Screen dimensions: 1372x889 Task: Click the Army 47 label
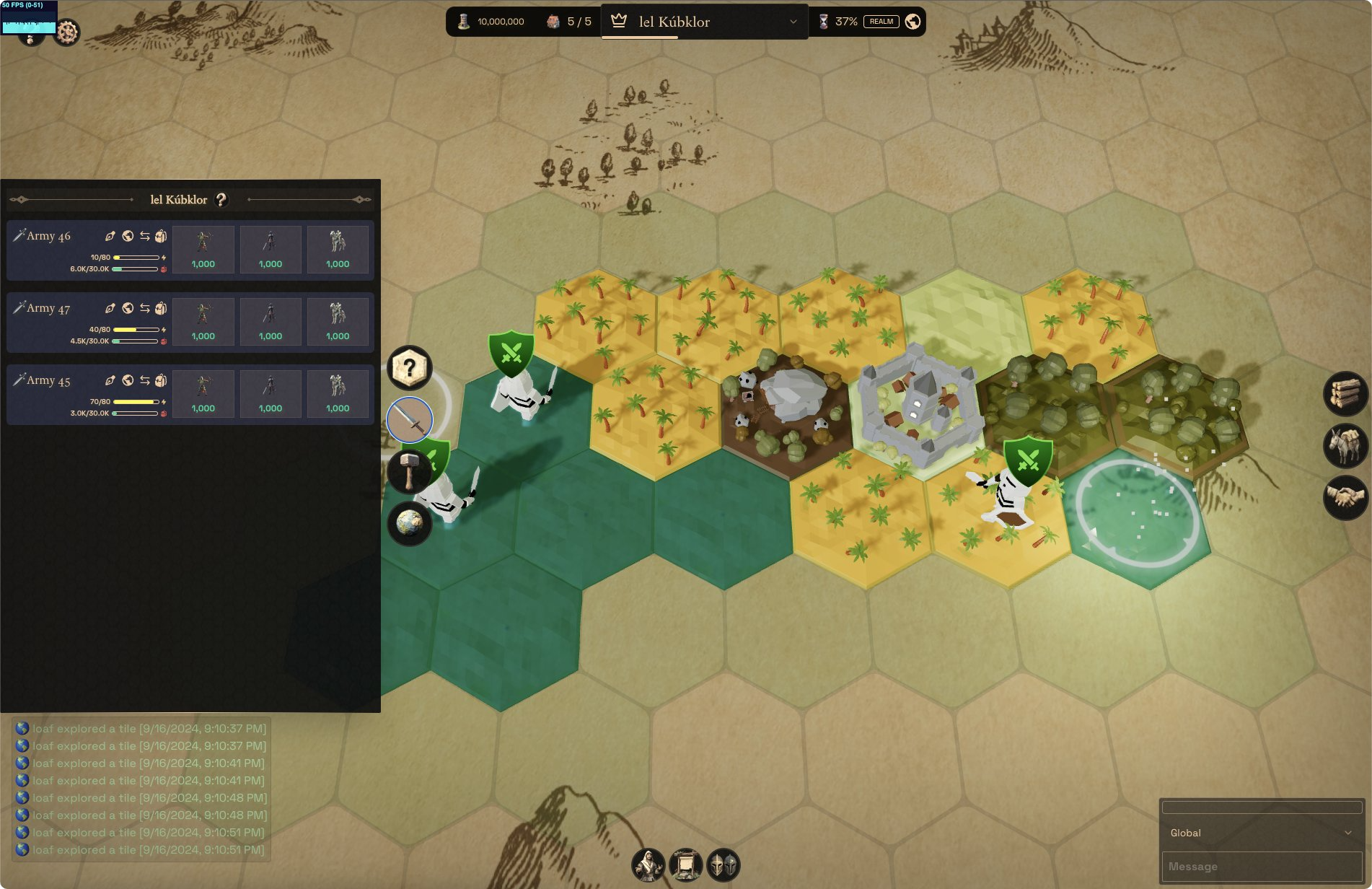(x=48, y=307)
